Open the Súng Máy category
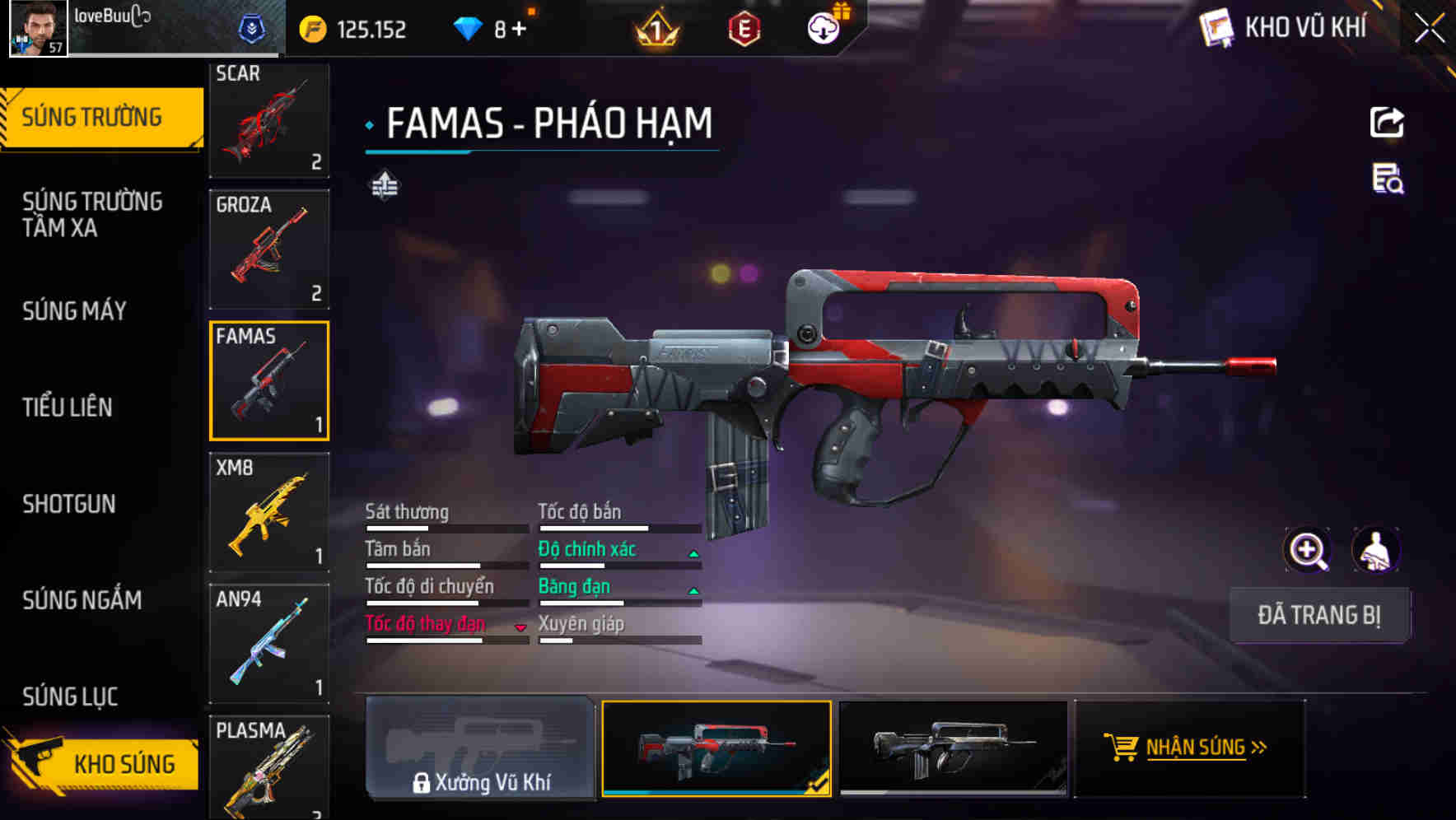Viewport: 1456px width, 820px height. 75,311
